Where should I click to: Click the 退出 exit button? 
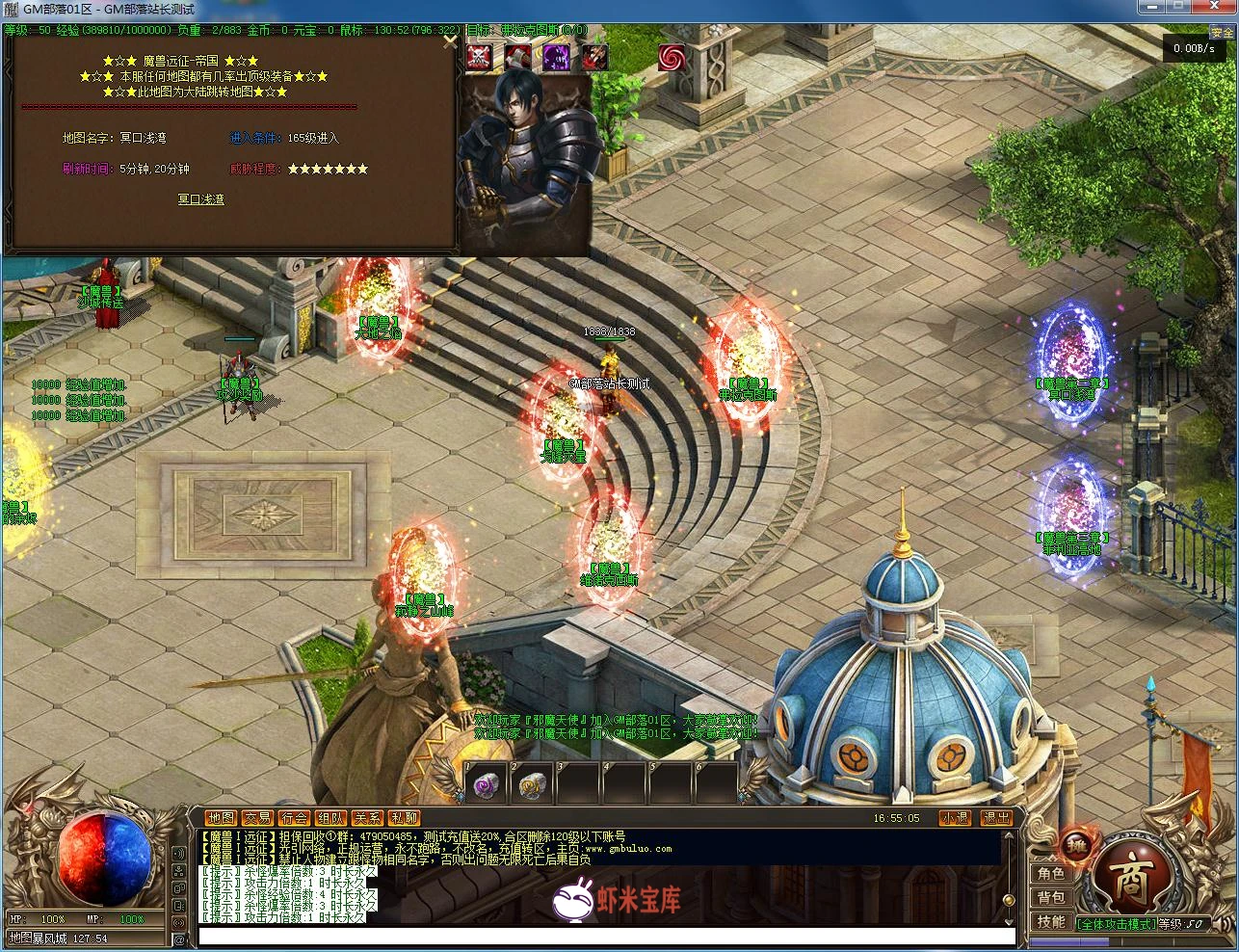point(995,818)
